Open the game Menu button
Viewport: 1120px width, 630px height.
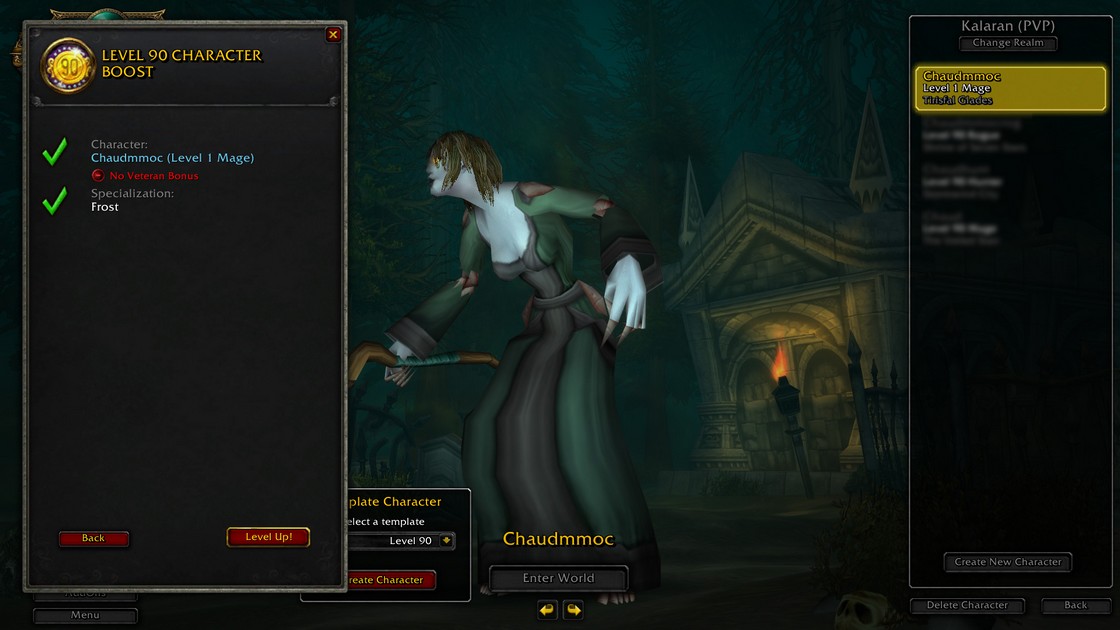point(85,615)
